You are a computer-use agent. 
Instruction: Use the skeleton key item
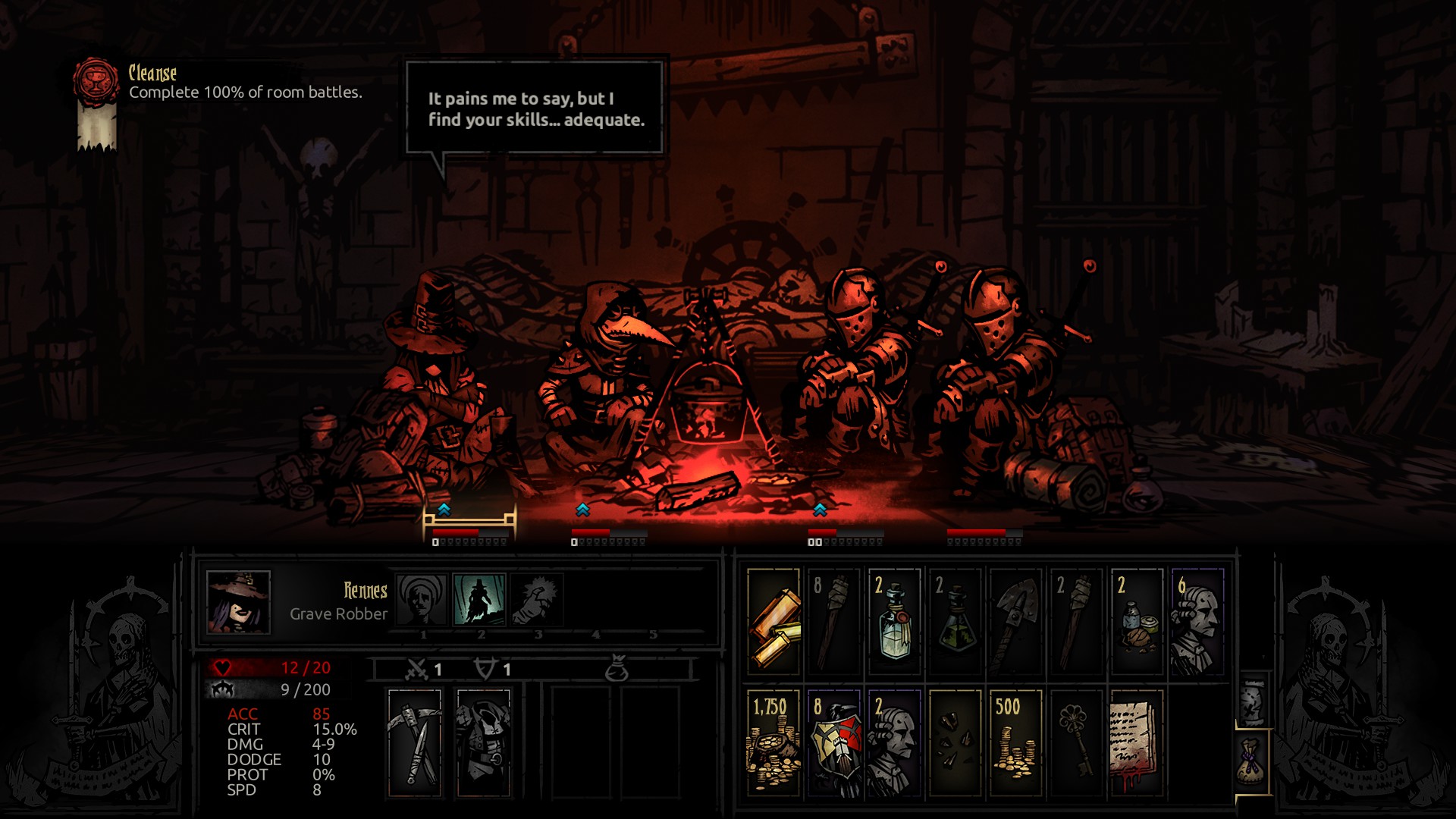(1076, 742)
